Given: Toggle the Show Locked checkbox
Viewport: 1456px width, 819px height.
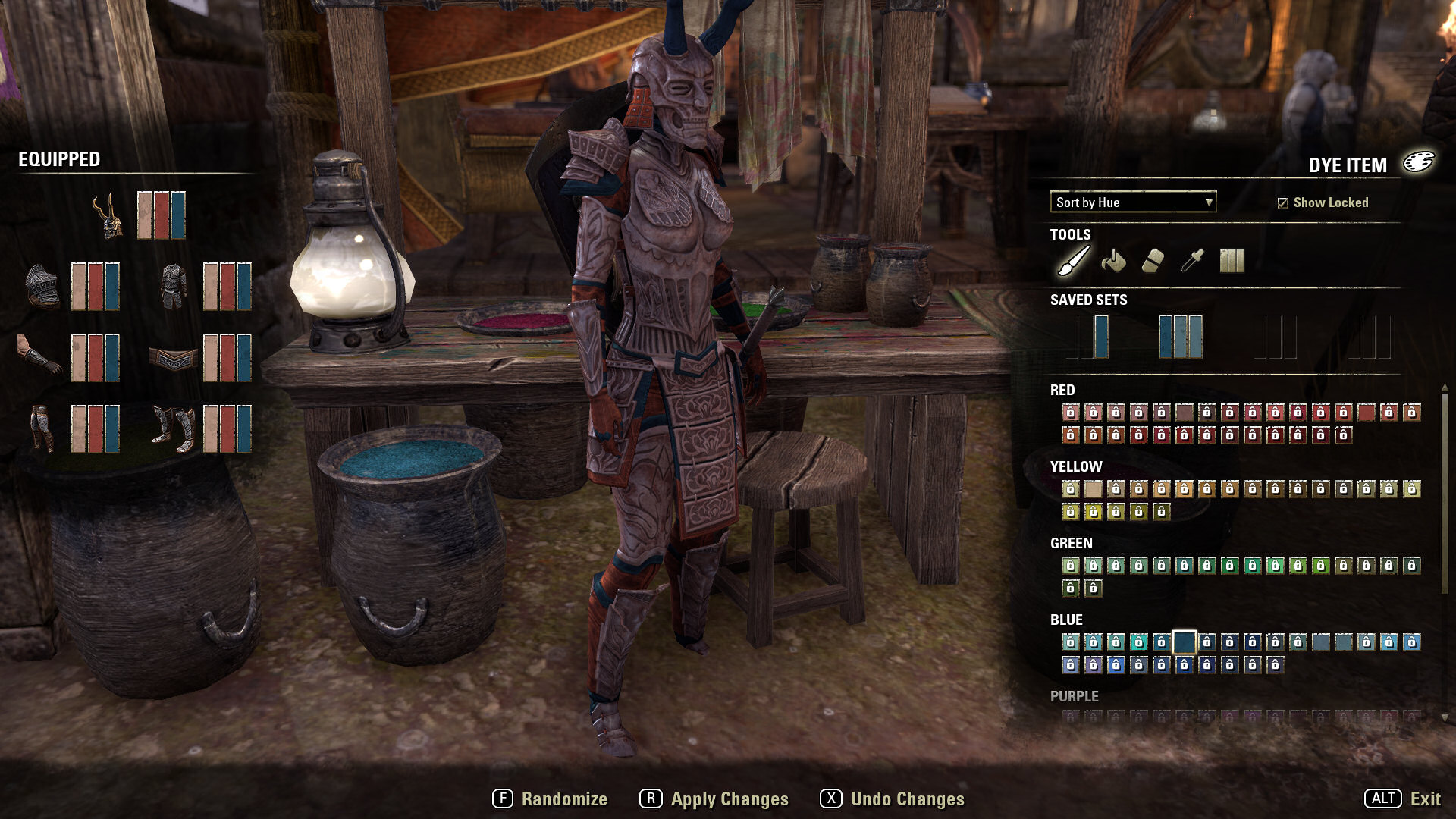Looking at the screenshot, I should click(1282, 202).
